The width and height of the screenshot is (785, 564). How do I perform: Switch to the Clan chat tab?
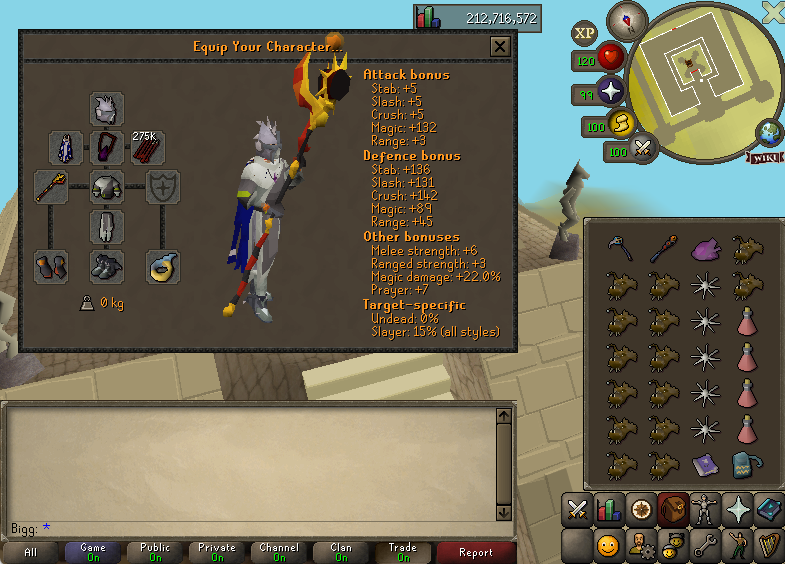(342, 552)
